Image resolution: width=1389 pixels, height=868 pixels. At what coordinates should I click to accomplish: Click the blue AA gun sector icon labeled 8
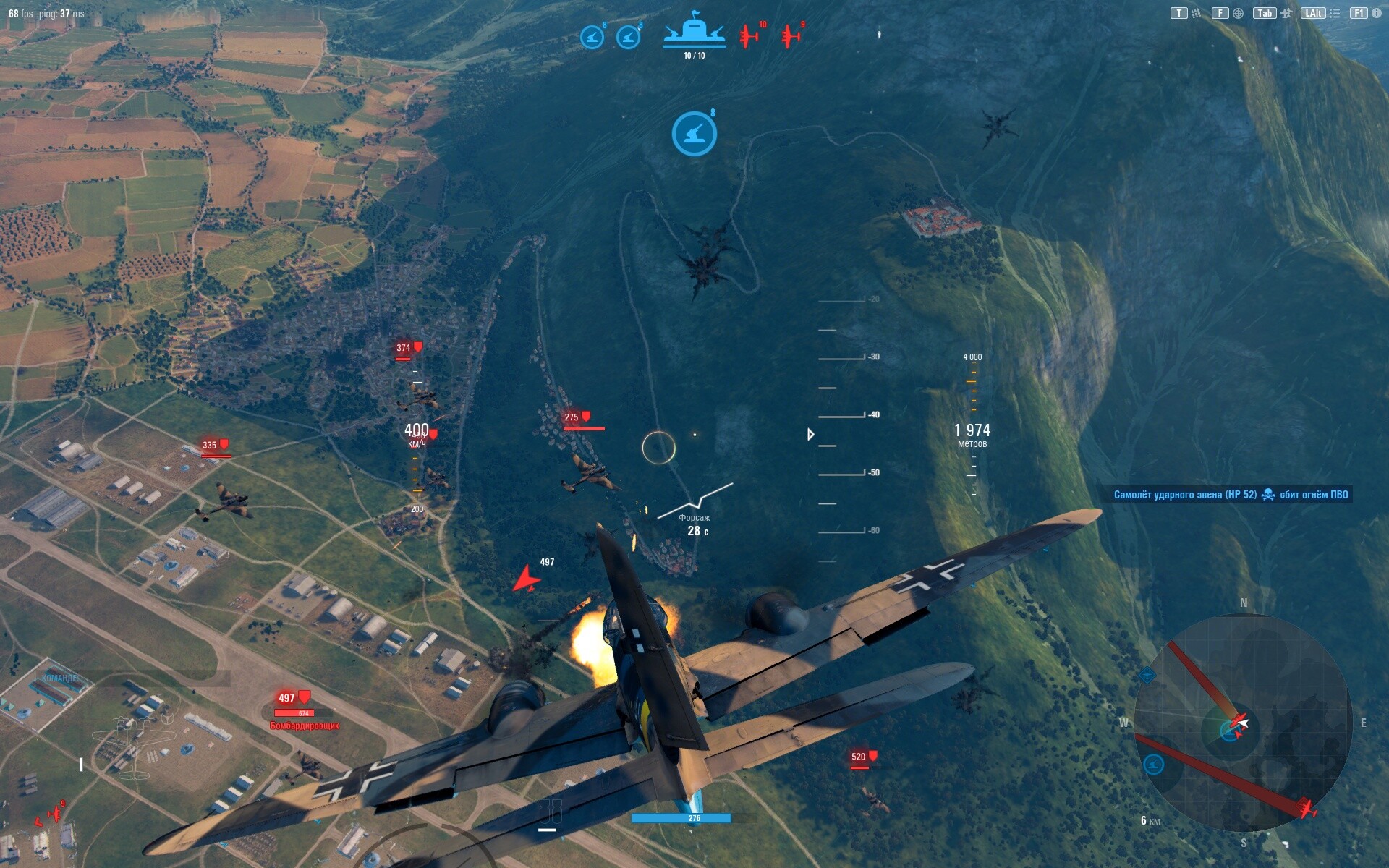click(x=592, y=36)
